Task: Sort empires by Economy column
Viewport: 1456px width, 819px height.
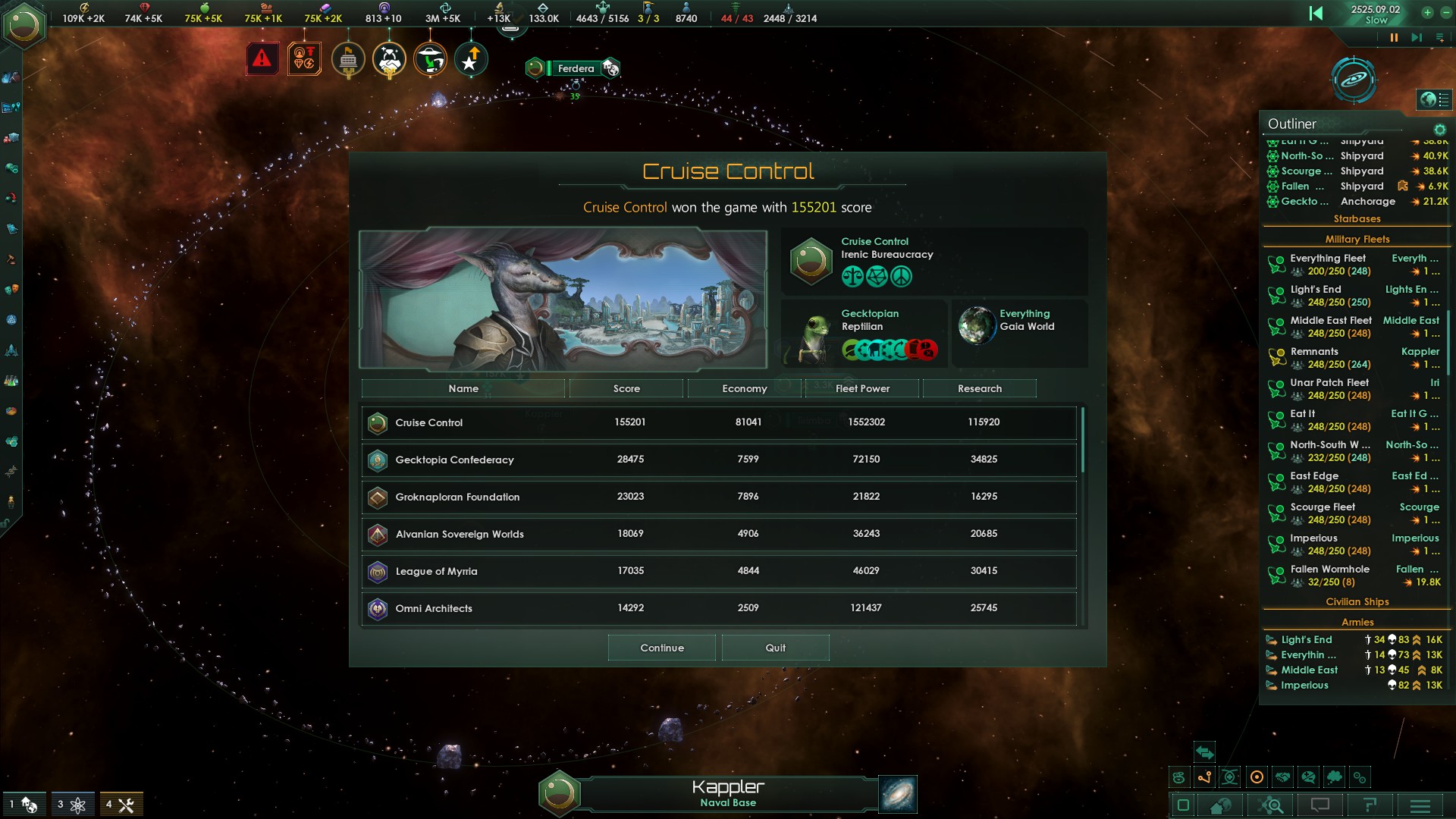Action: [x=744, y=388]
